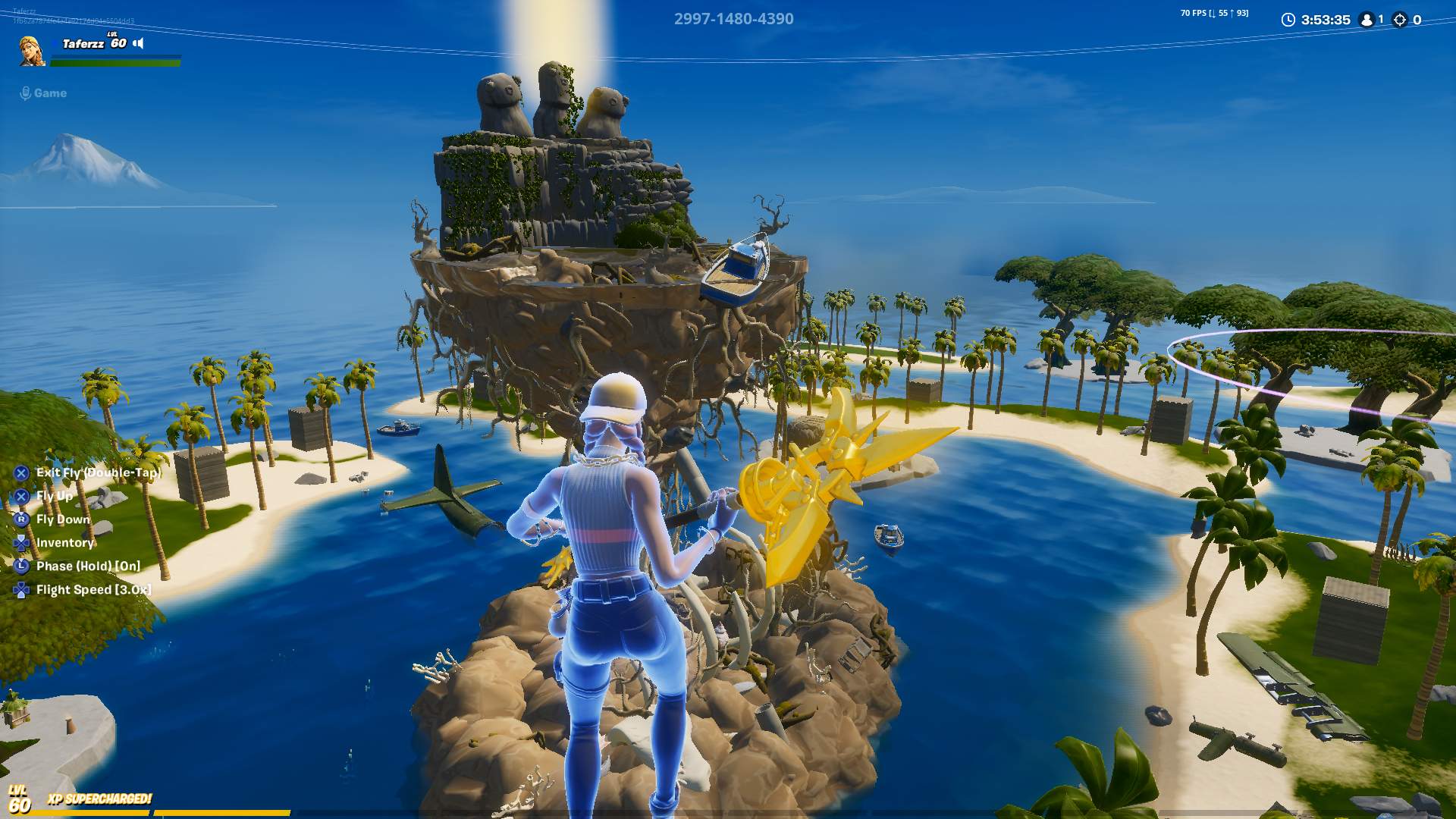Click Fly Down in the control list
The height and width of the screenshot is (819, 1456).
[x=61, y=519]
